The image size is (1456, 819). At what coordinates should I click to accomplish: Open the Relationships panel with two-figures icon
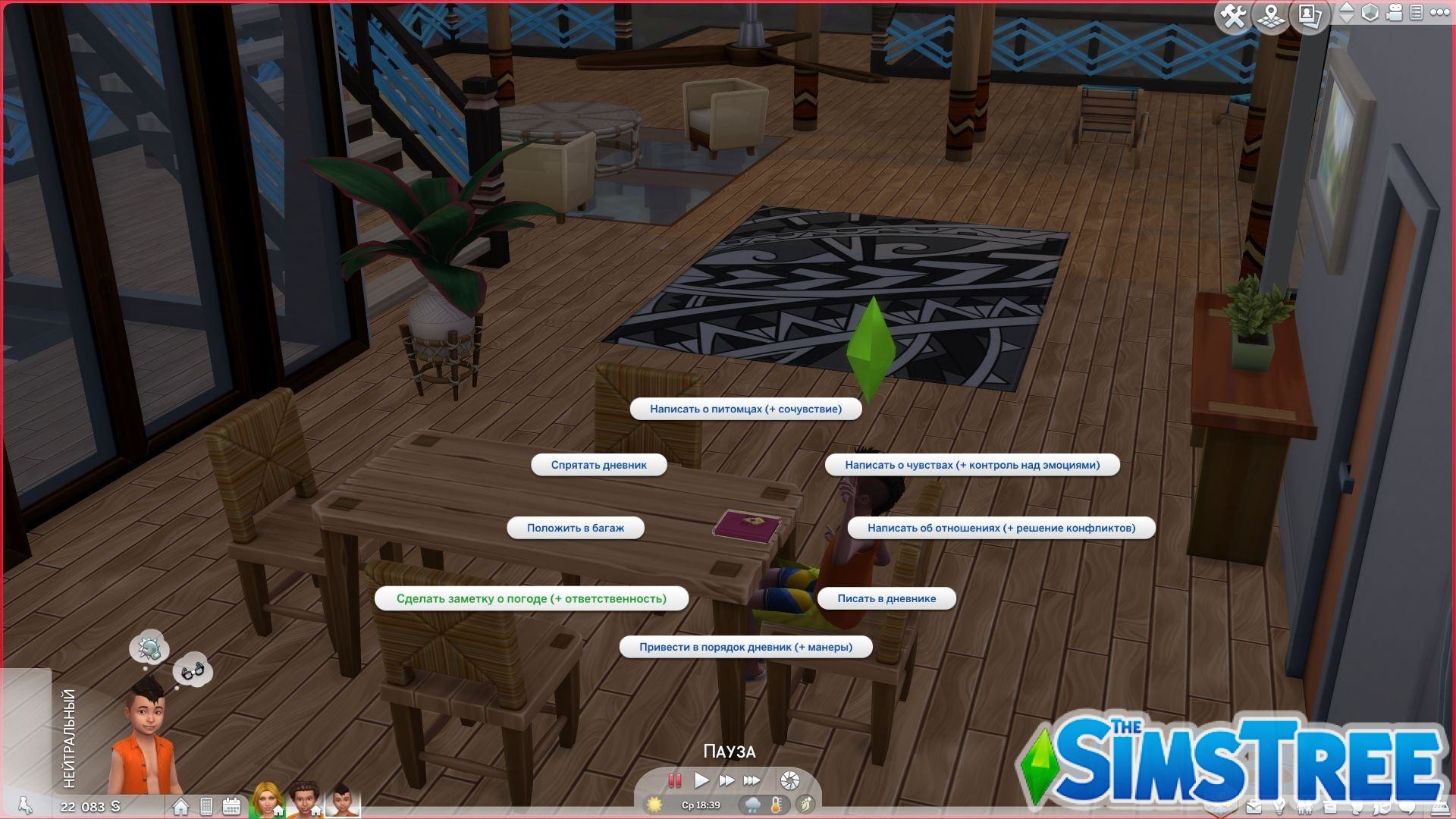coord(1304,806)
